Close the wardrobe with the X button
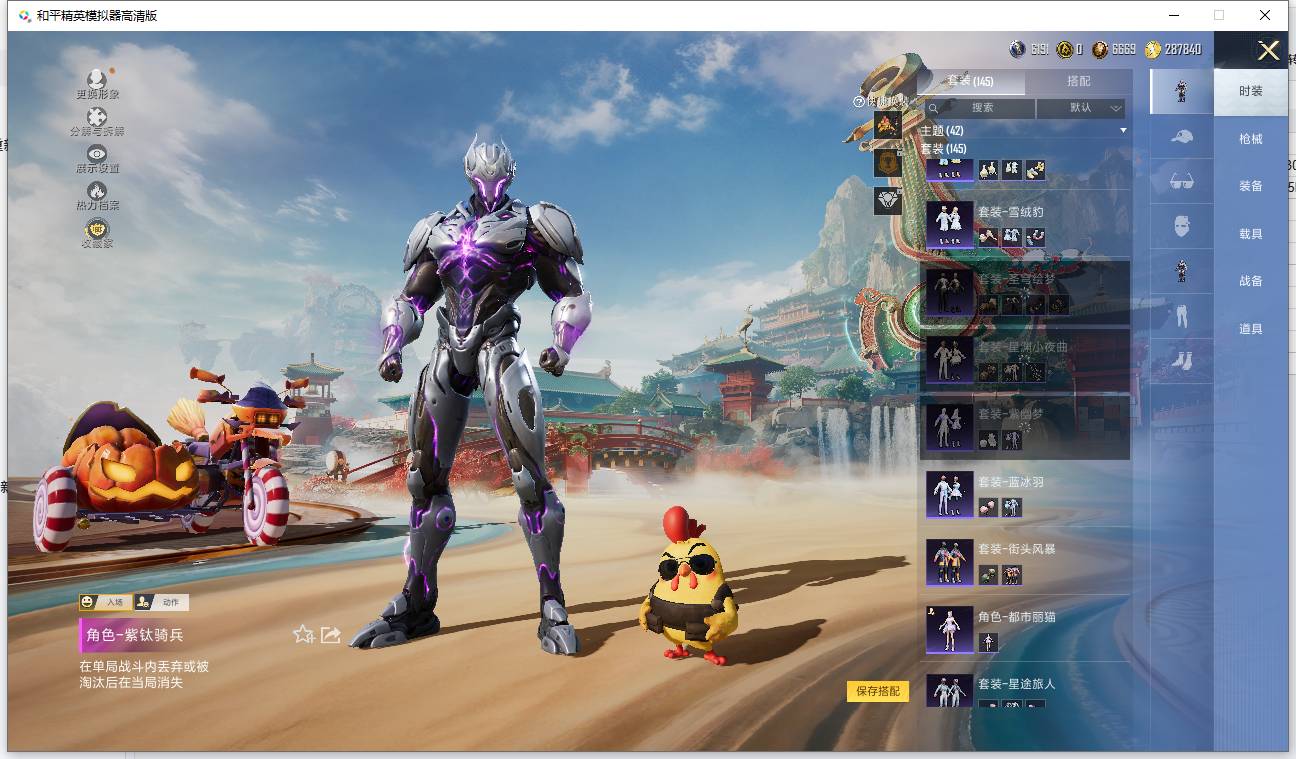This screenshot has height=759, width=1296. [x=1268, y=51]
